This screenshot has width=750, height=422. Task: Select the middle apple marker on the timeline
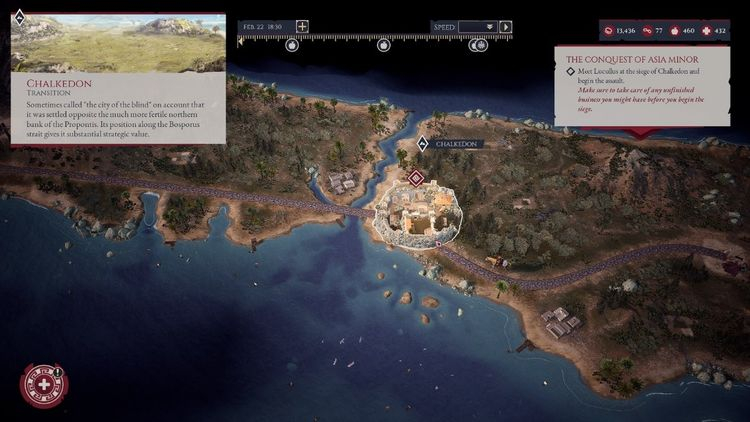[x=383, y=45]
